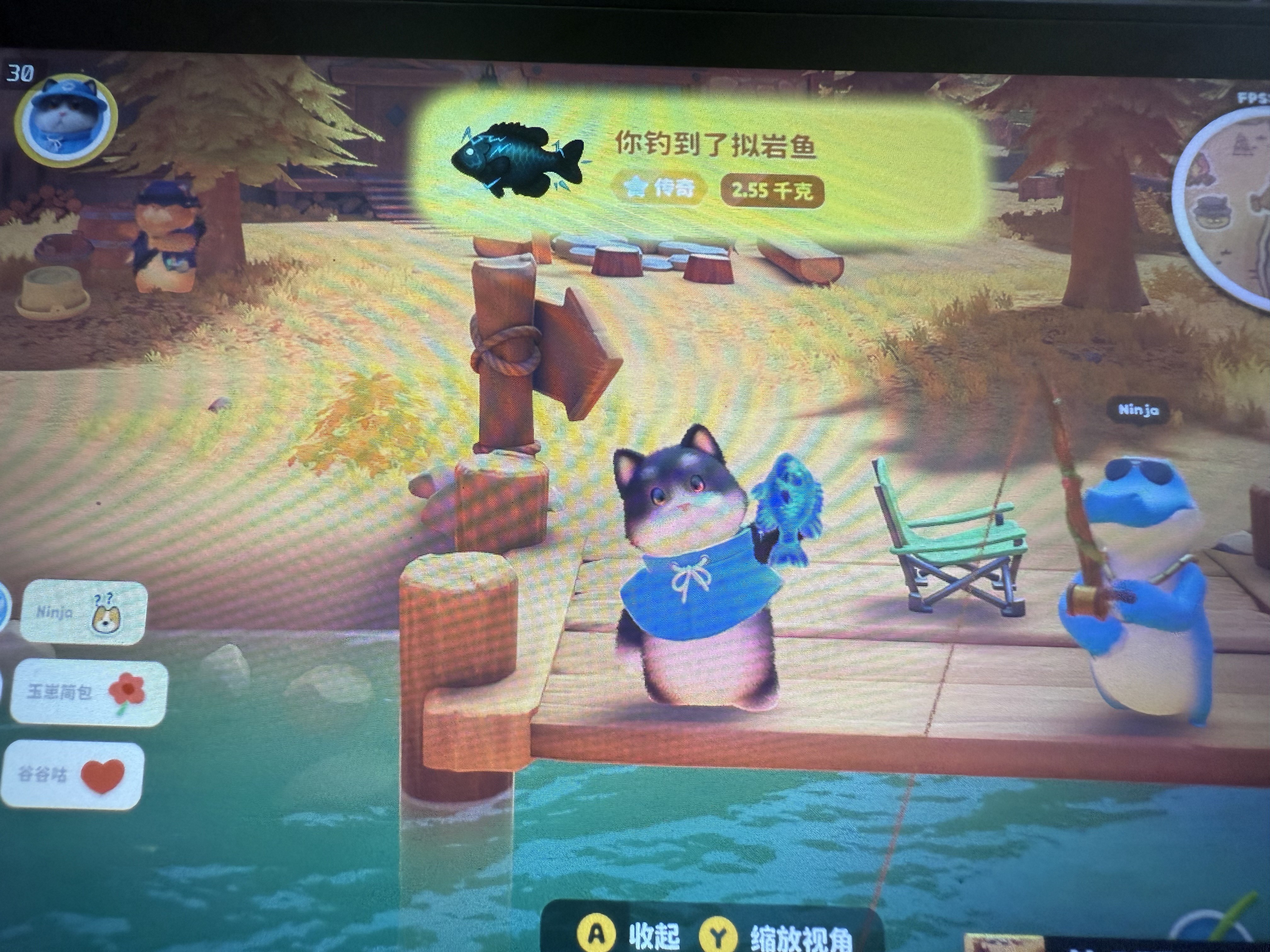Open the player cat avatar portrait

[66, 119]
